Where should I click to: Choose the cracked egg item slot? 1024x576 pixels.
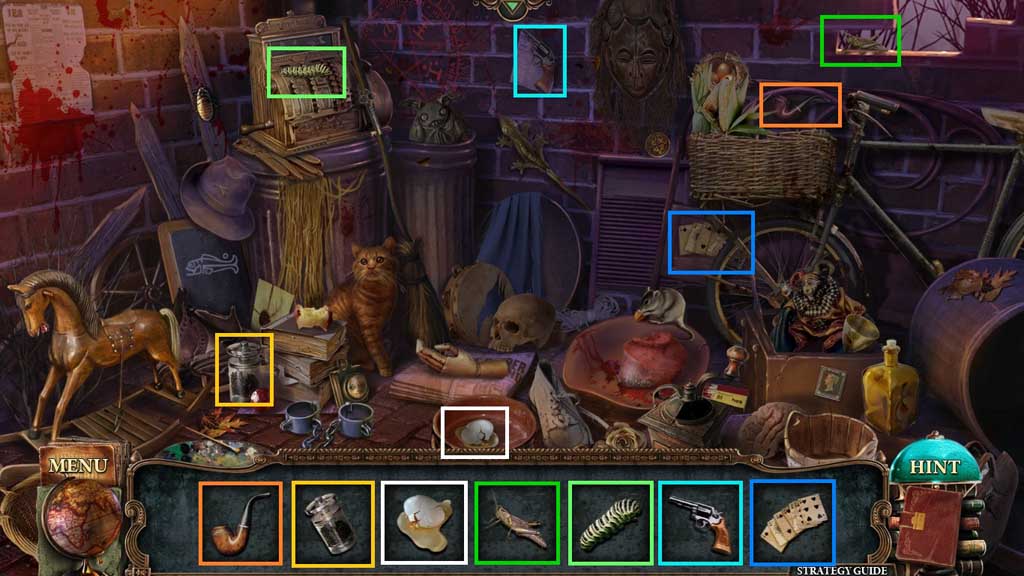[x=424, y=522]
